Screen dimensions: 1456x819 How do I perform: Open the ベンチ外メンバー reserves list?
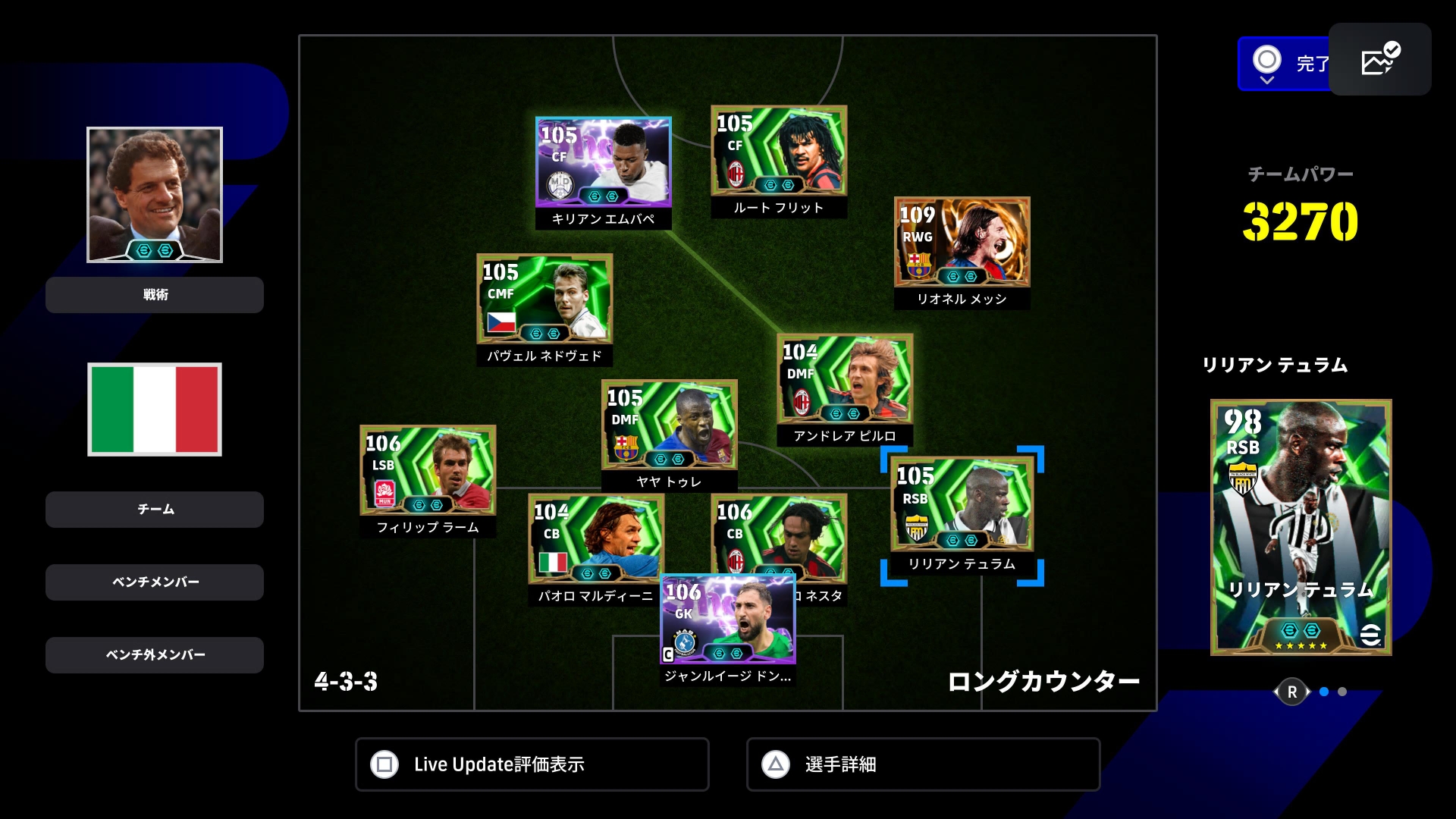pyautogui.click(x=155, y=655)
